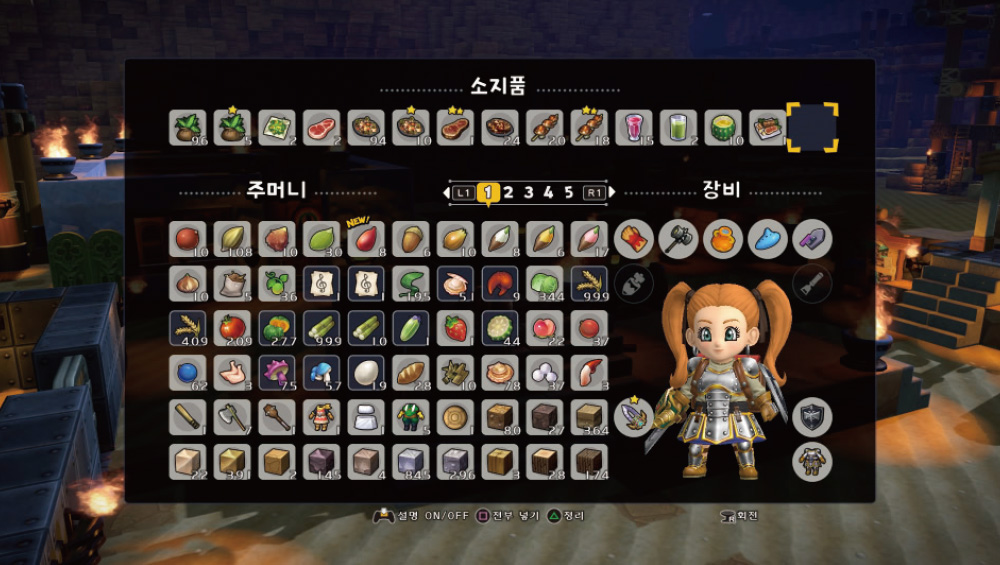Pick the acorn item in the bag

(x=411, y=240)
